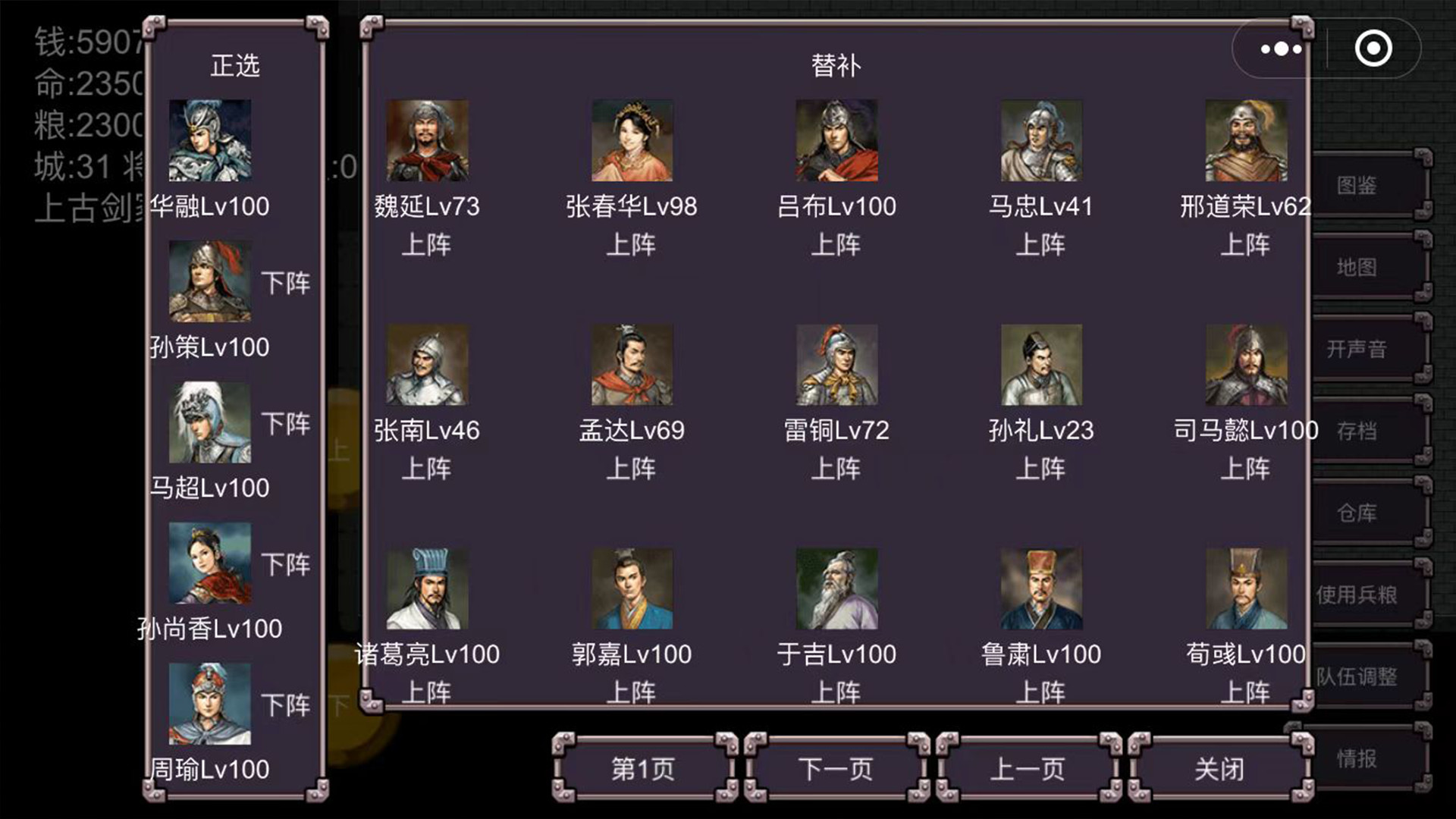Switch focus to the 替补 substitutes panel
Image resolution: width=1456 pixels, height=819 pixels.
(x=838, y=65)
